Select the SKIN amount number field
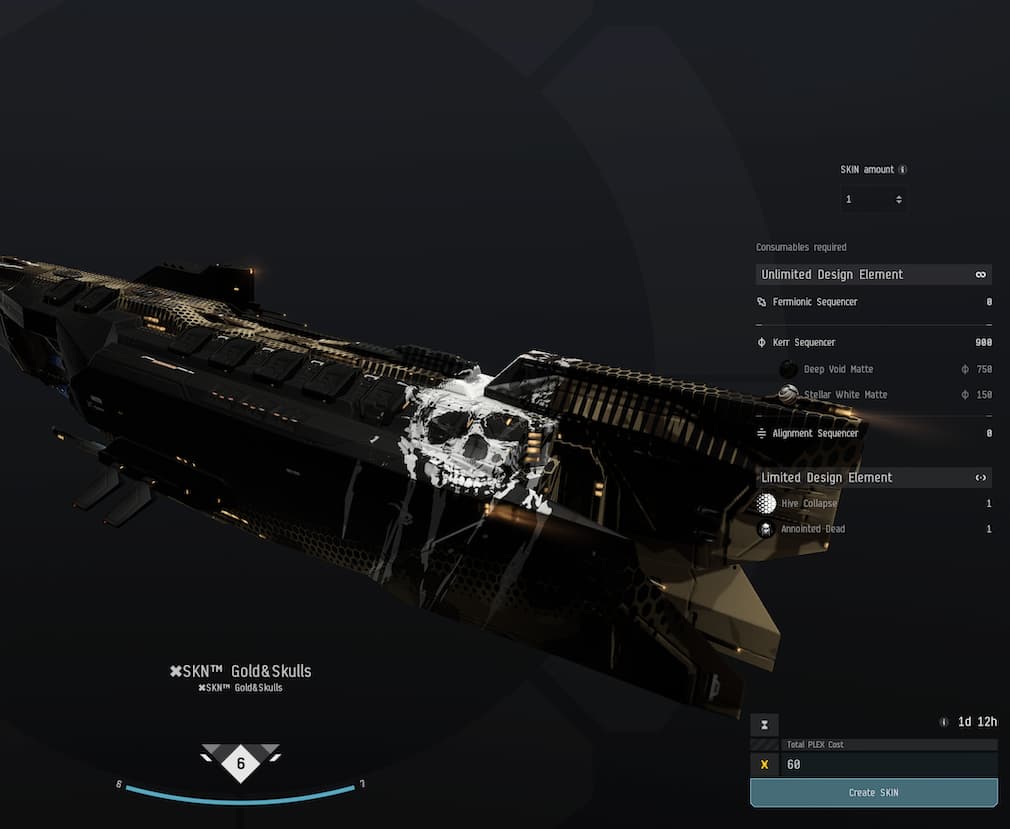This screenshot has height=829, width=1010. tap(866, 200)
